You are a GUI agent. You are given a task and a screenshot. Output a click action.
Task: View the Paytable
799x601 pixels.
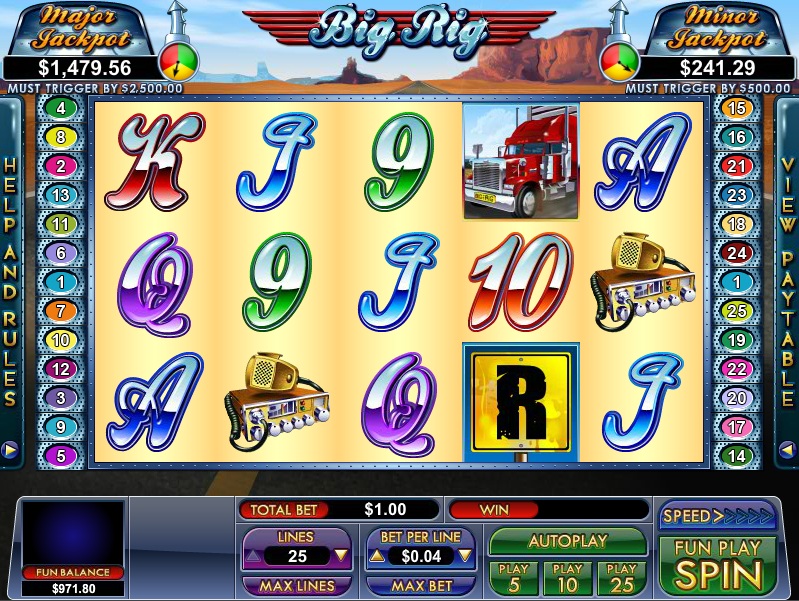click(x=787, y=282)
